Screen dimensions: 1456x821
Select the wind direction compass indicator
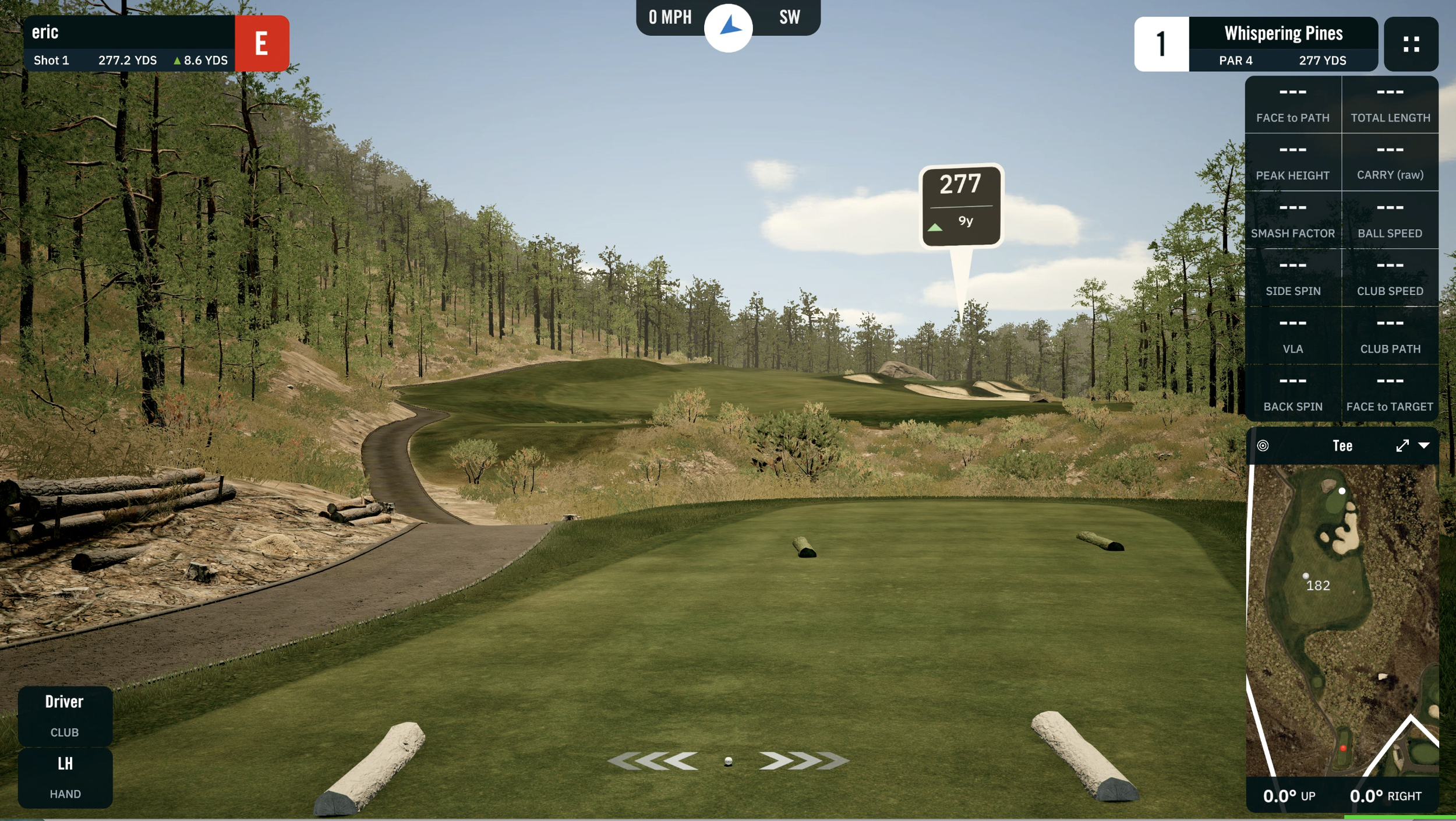tap(728, 27)
